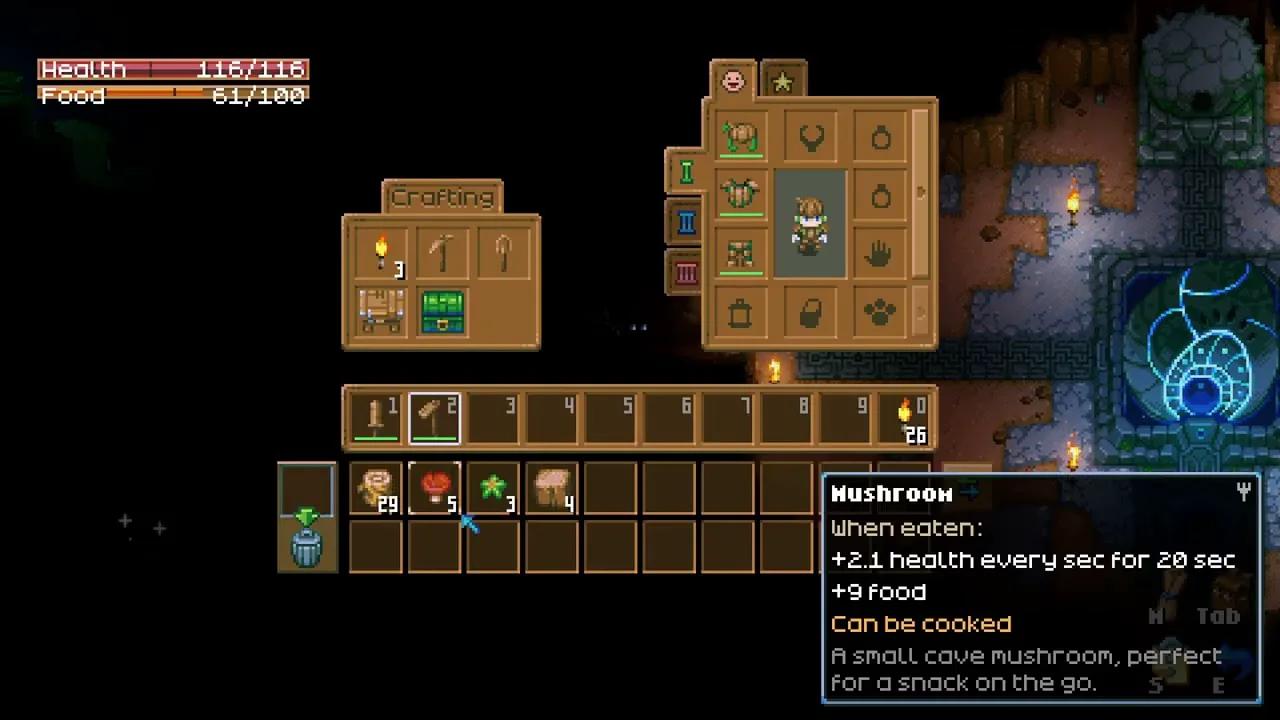This screenshot has width=1280, height=720.
Task: Select the wooden pickaxe in hotbar slot 2
Action: point(434,417)
